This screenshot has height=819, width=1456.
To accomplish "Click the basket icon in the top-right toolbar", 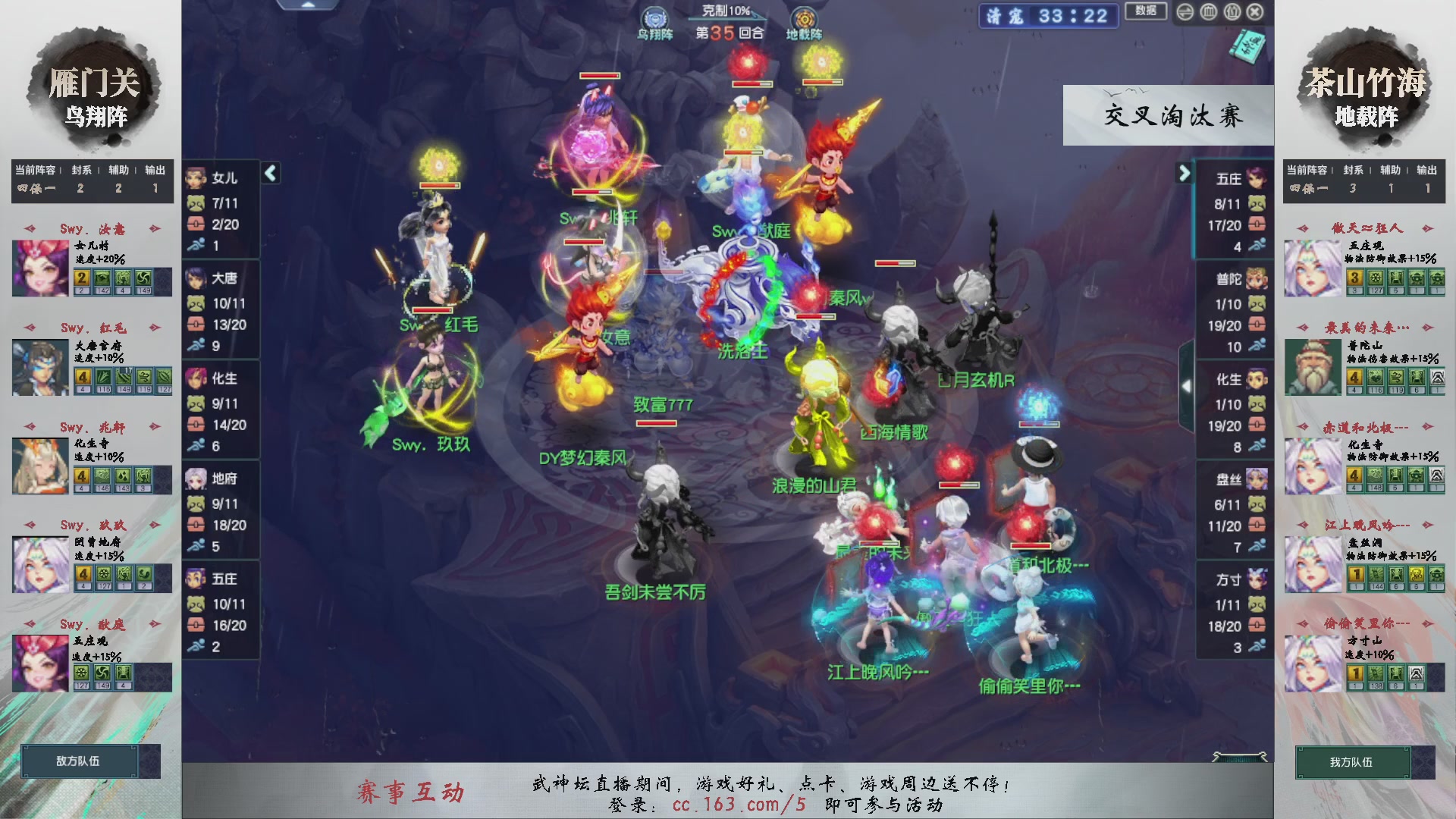I will [1232, 12].
